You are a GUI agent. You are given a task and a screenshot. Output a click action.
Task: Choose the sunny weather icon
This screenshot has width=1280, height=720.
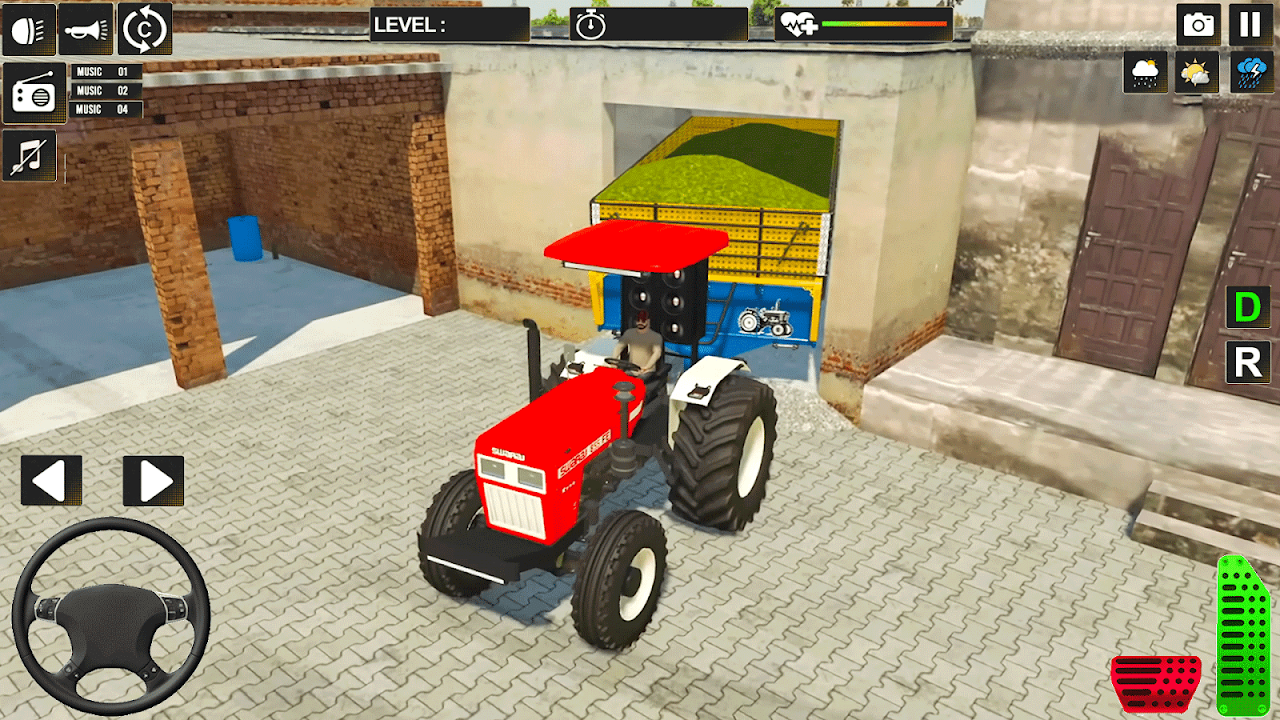pyautogui.click(x=1197, y=72)
